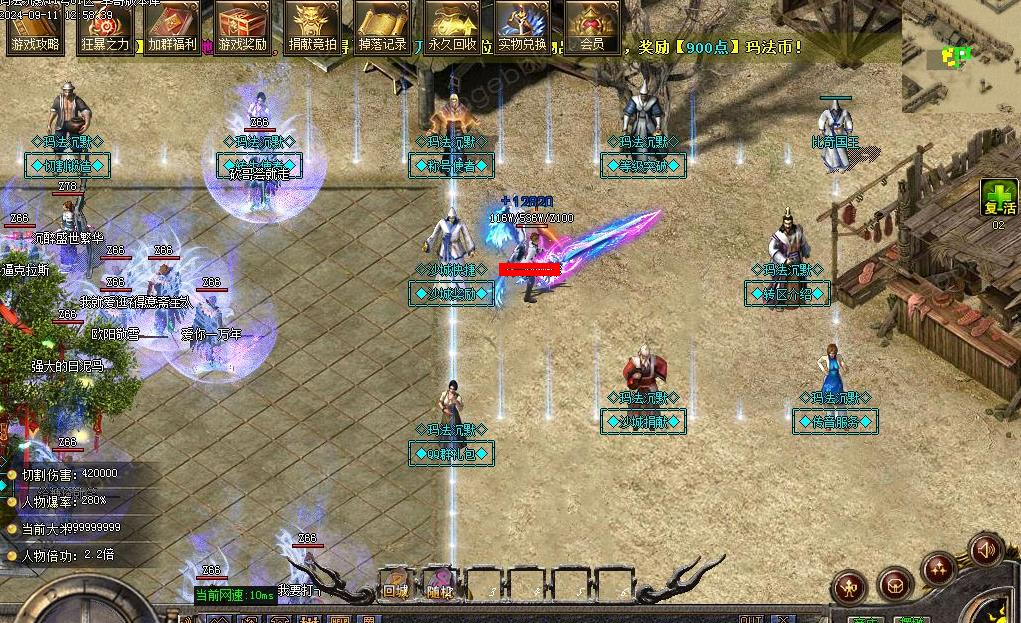Activate the 狂暴之力 icon
Viewport: 1021px width, 623px height.
[104, 27]
